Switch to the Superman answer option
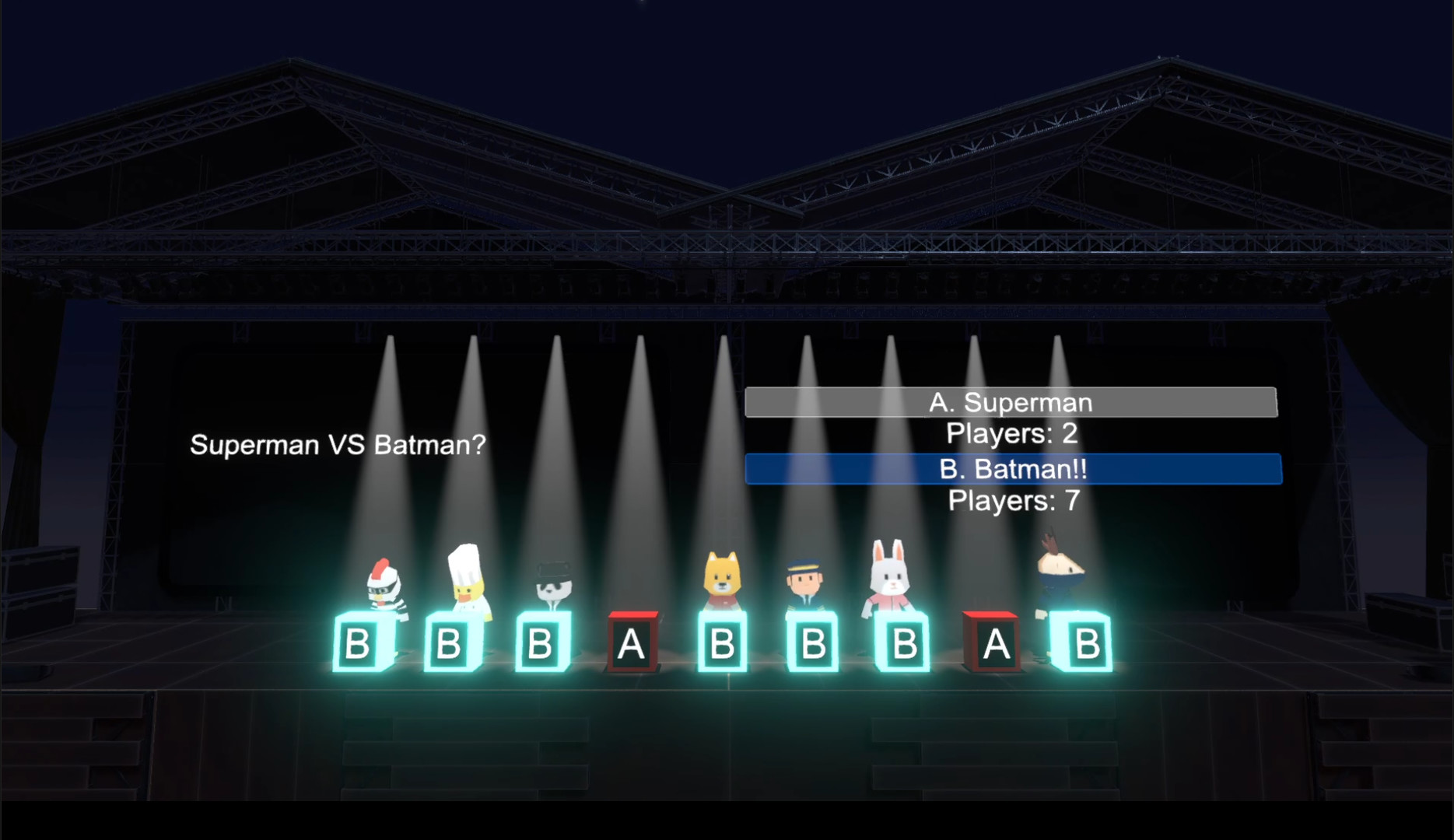Viewport: 1454px width, 840px height. click(x=1011, y=403)
